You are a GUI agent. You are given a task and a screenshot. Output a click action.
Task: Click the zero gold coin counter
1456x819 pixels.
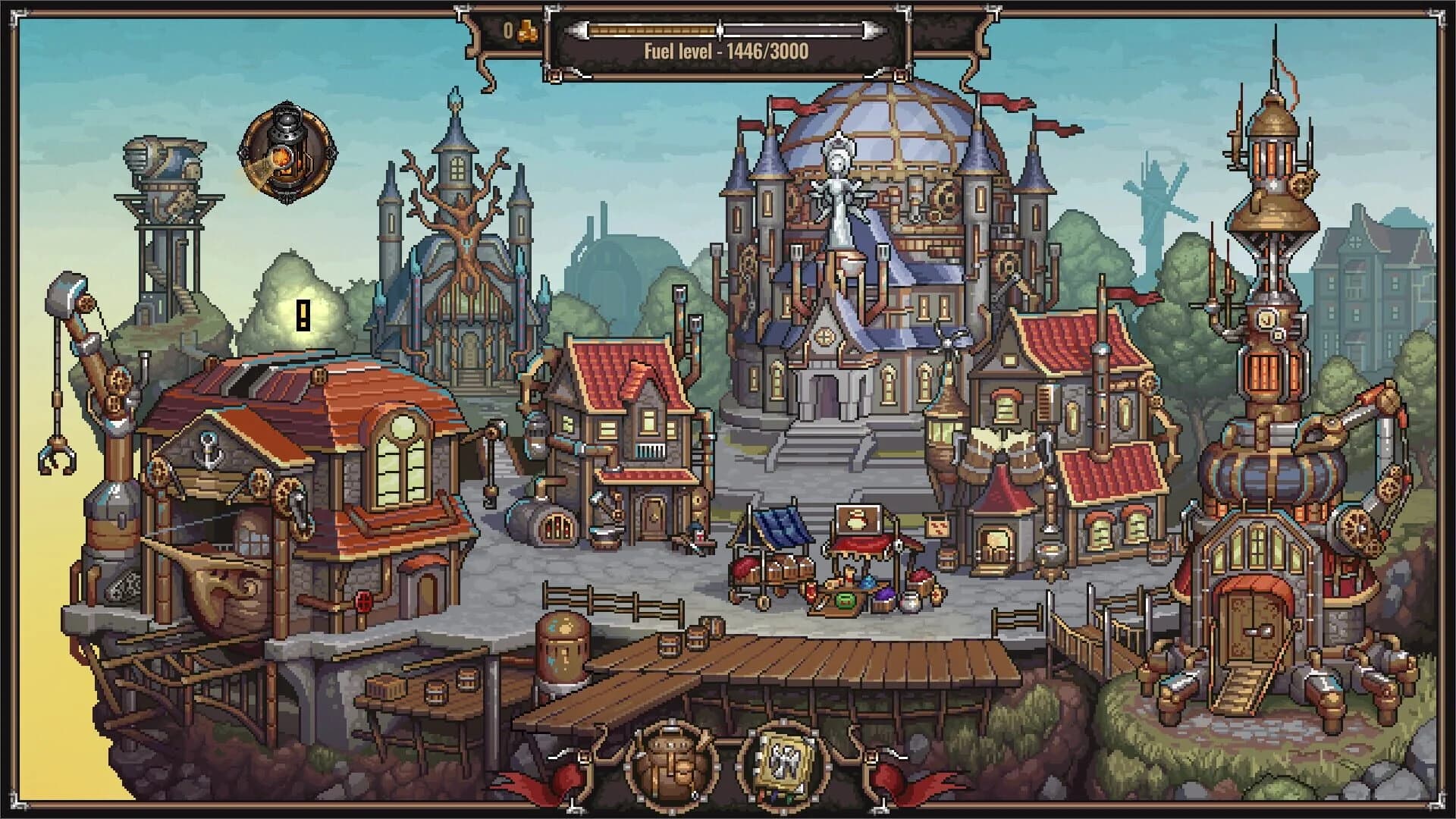click(507, 30)
